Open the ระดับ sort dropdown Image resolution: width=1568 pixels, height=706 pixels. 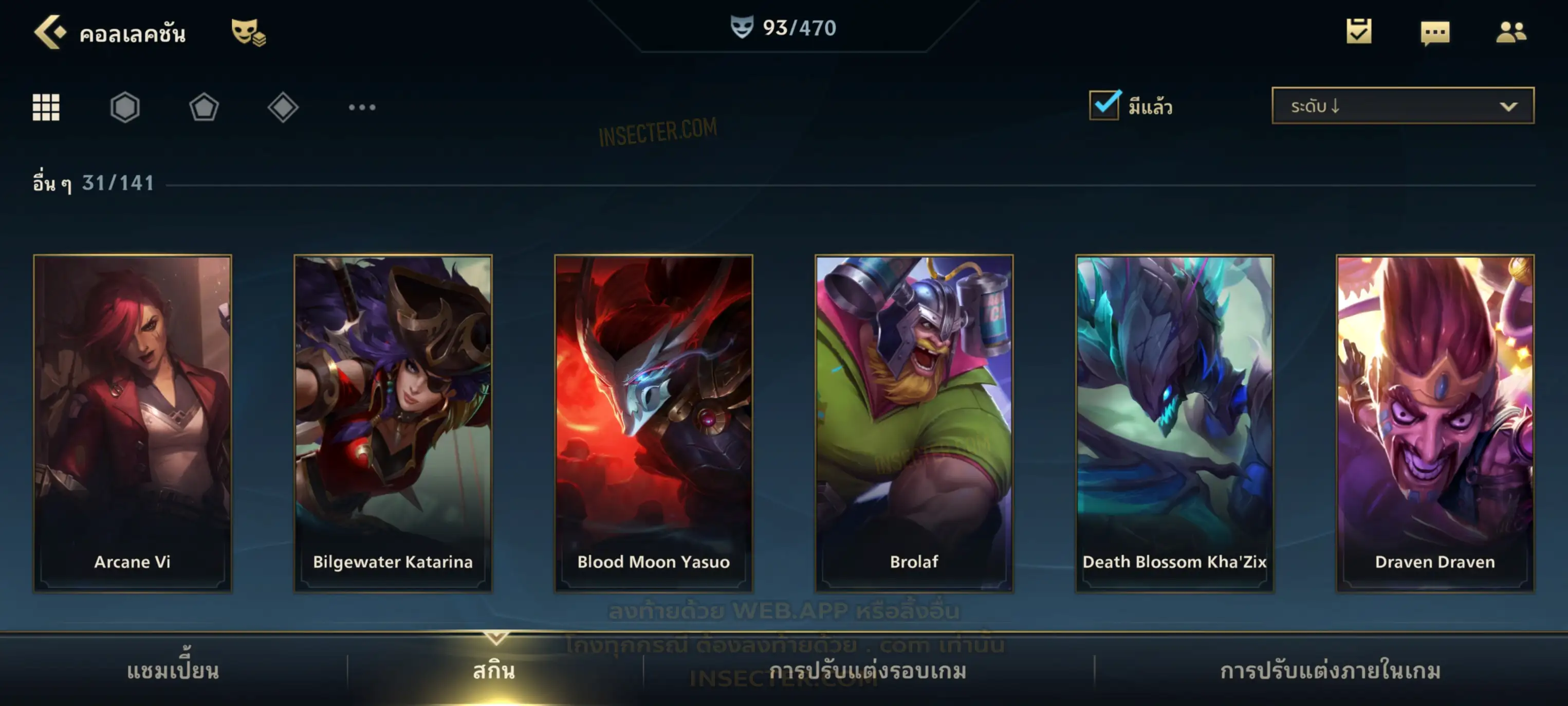click(1403, 105)
